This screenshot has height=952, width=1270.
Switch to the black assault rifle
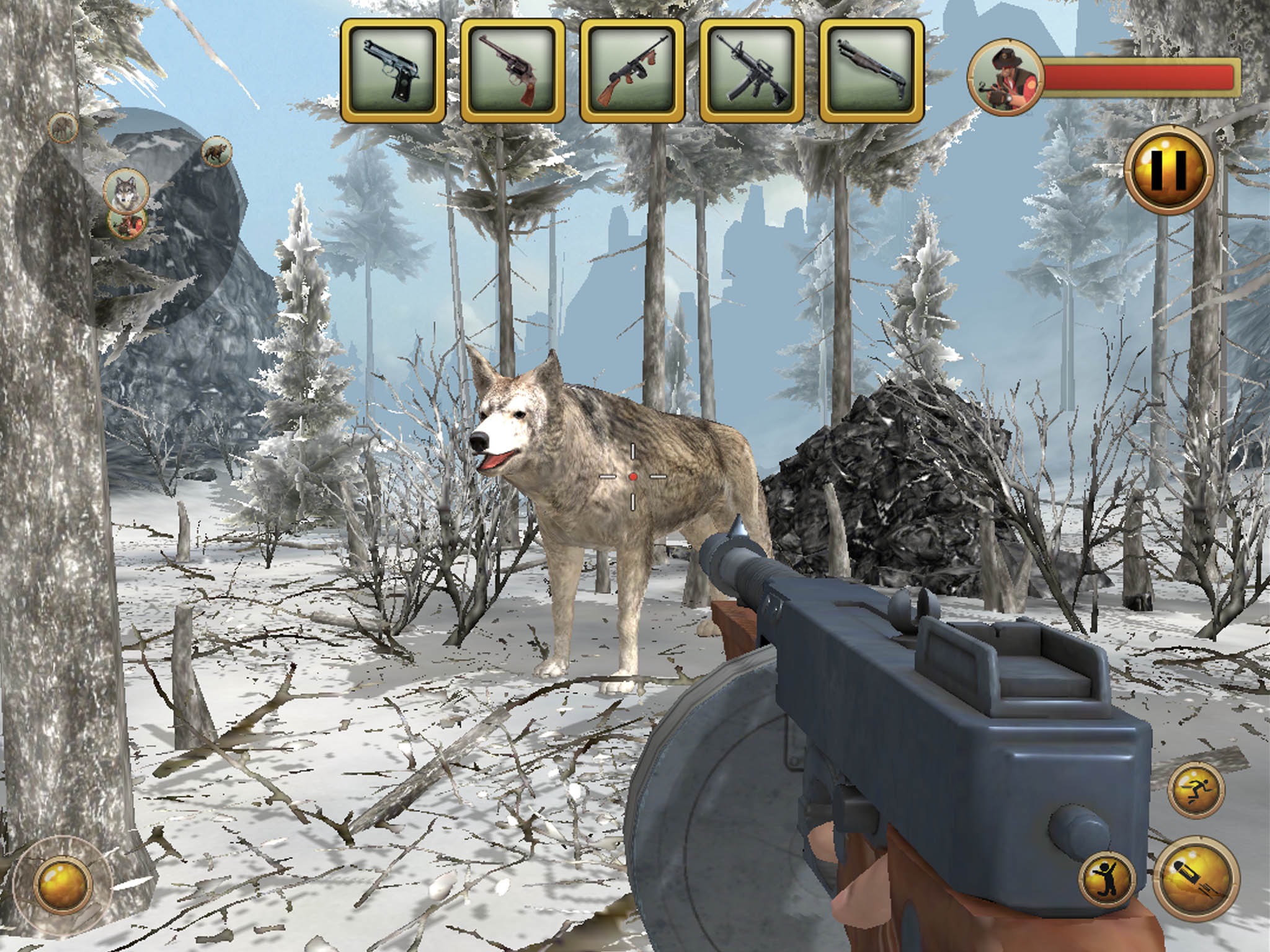pos(752,70)
